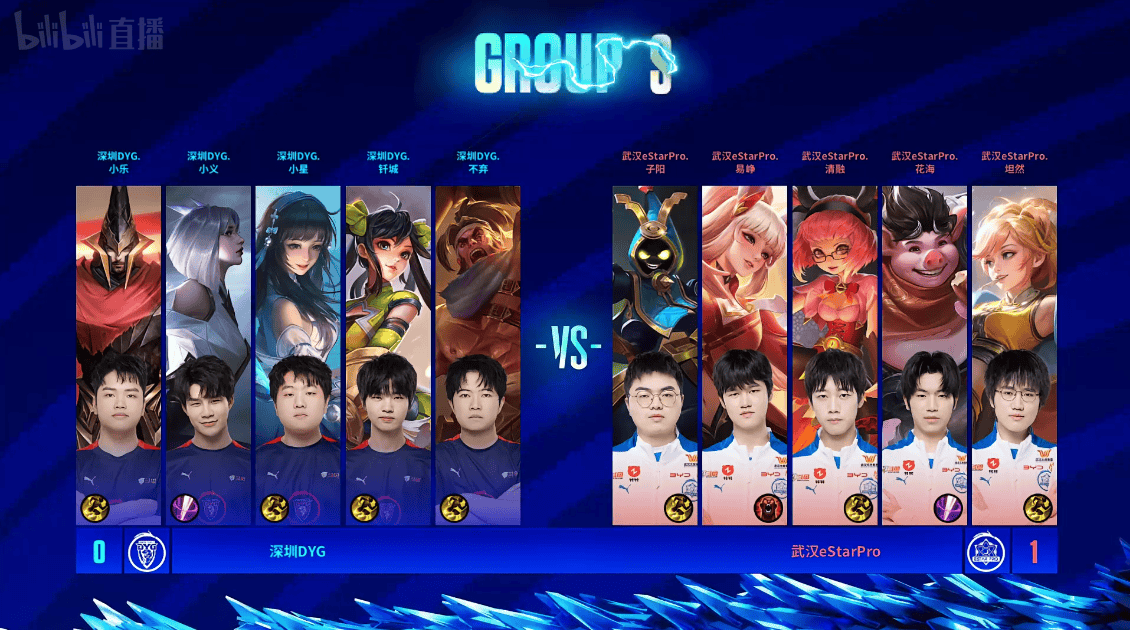Select the 武汉eStarPro team name label
This screenshot has height=630, width=1130.
click(x=835, y=551)
